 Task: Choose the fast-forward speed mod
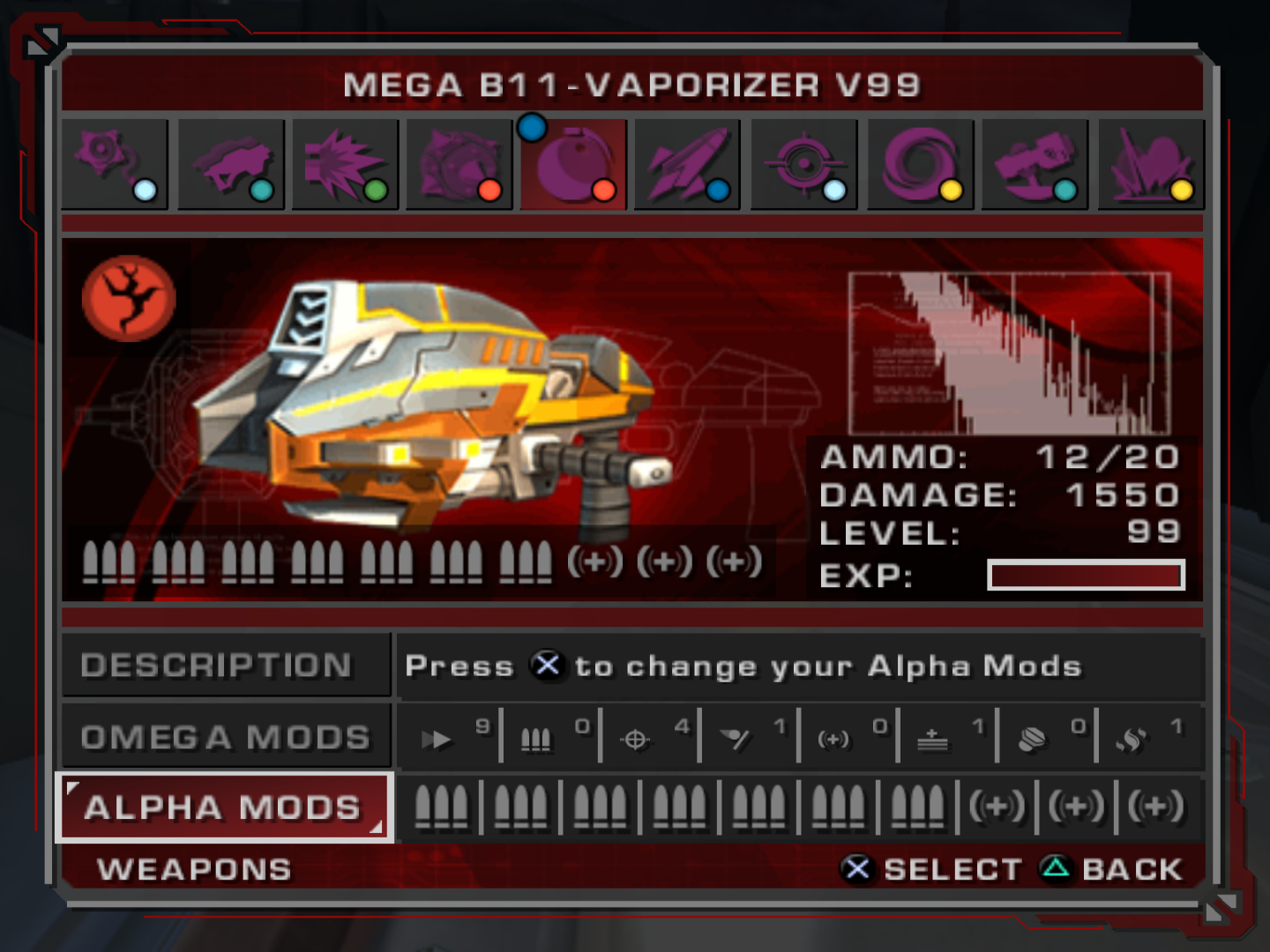(x=436, y=739)
